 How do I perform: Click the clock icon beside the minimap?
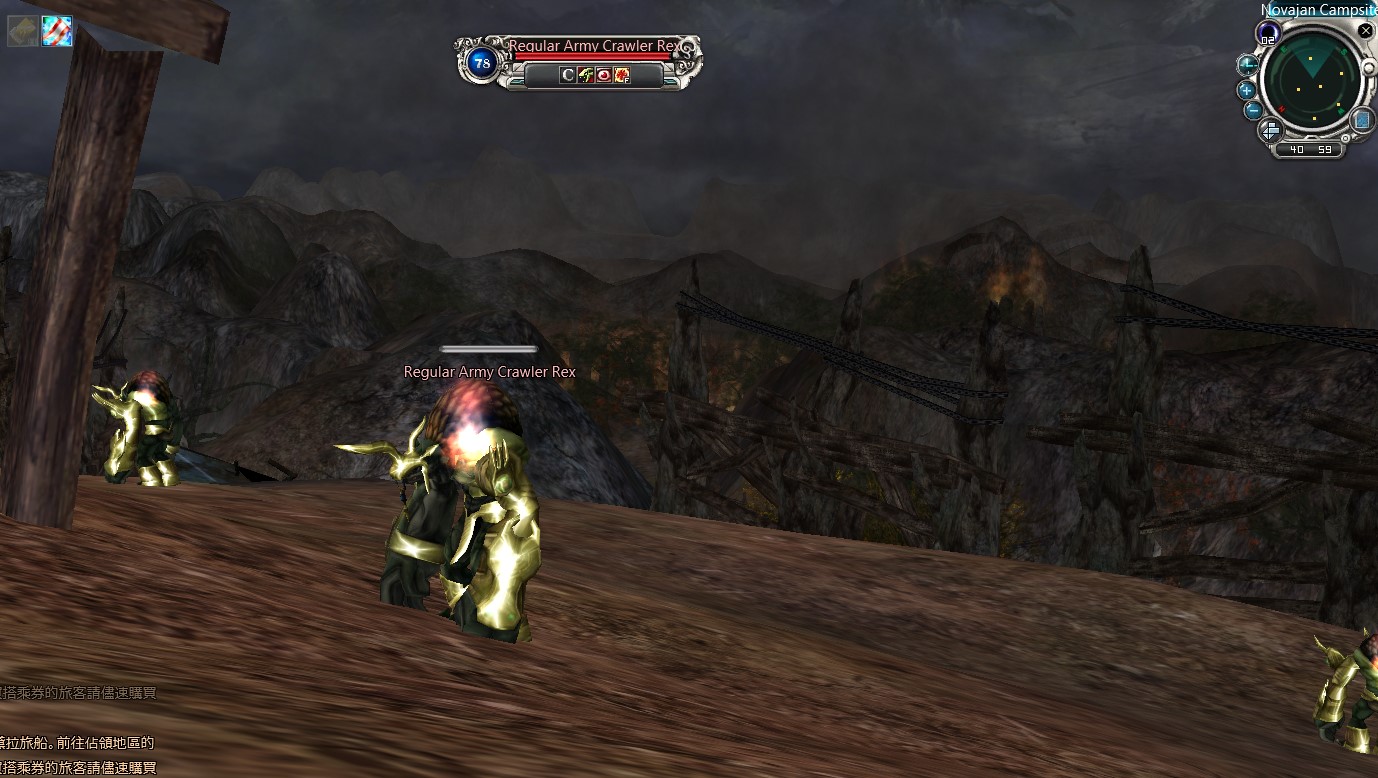[1247, 66]
